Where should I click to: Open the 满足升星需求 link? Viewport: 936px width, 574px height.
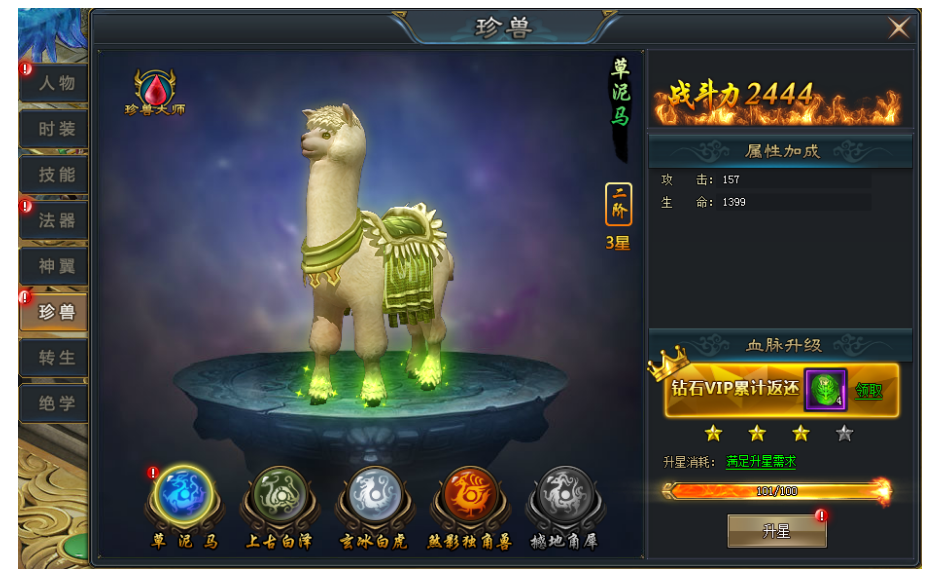pos(761,462)
